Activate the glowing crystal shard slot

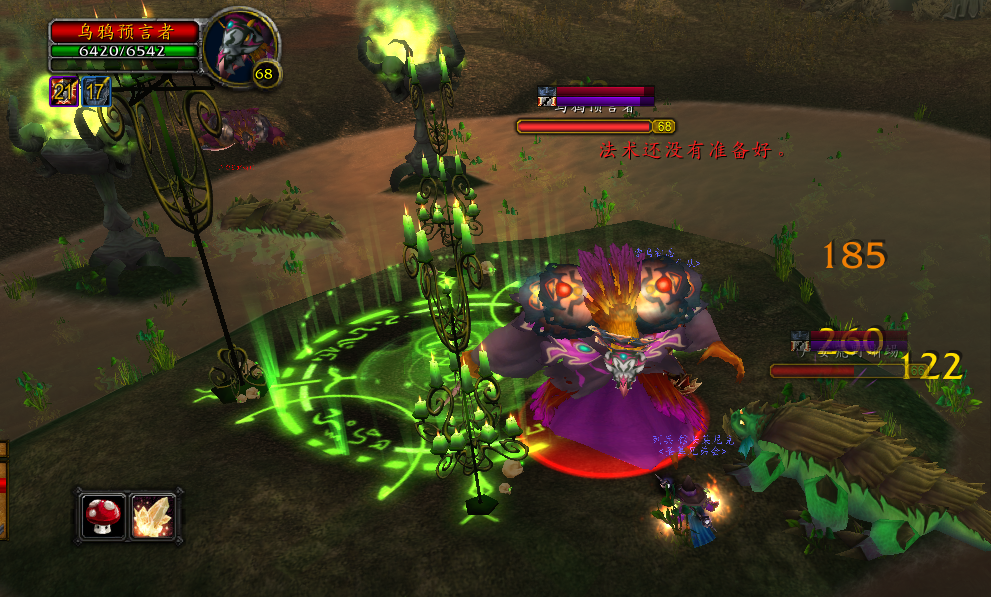[x=152, y=515]
